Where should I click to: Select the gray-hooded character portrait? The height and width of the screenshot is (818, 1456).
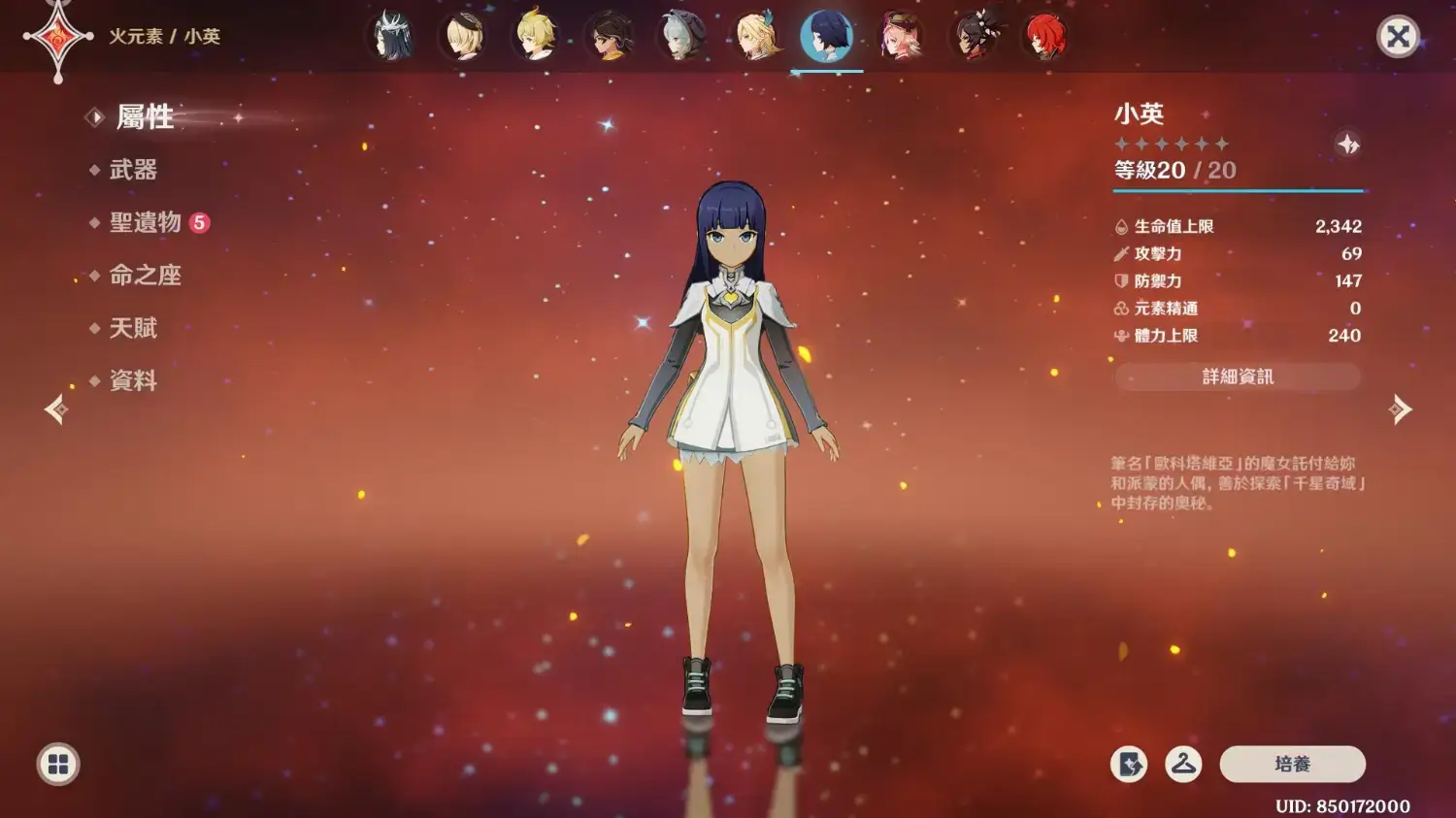(x=681, y=37)
